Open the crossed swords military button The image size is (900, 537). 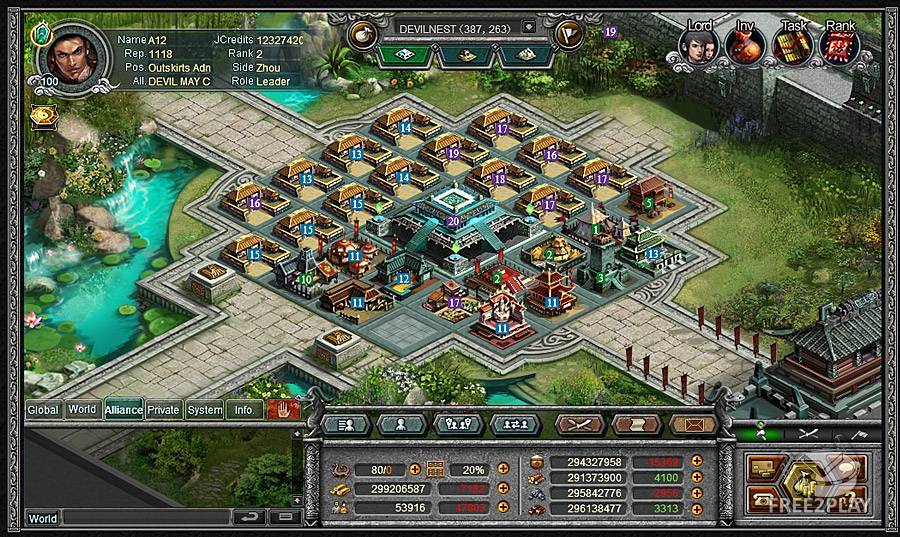click(x=578, y=424)
